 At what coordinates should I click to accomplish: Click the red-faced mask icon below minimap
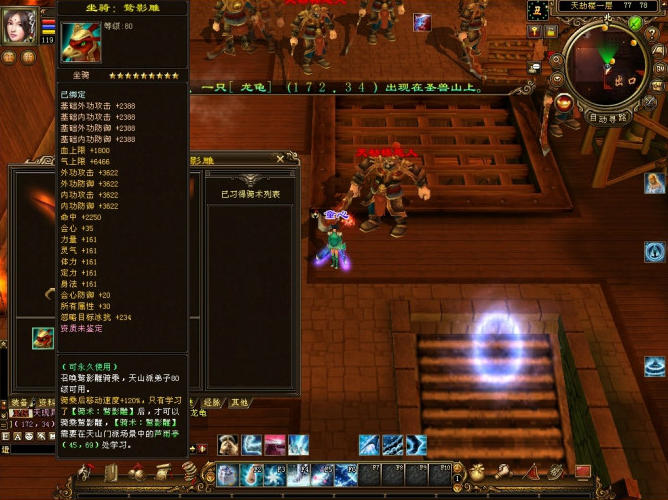[x=564, y=102]
